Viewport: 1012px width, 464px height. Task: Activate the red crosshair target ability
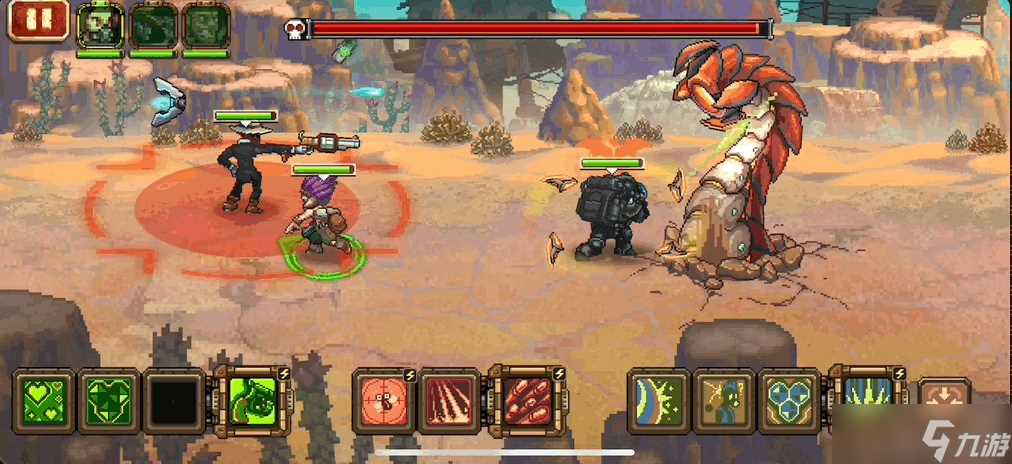(384, 402)
